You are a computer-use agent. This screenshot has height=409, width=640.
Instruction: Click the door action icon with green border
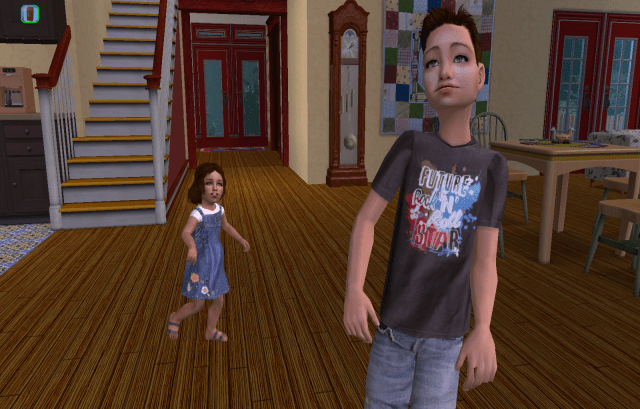point(30,14)
